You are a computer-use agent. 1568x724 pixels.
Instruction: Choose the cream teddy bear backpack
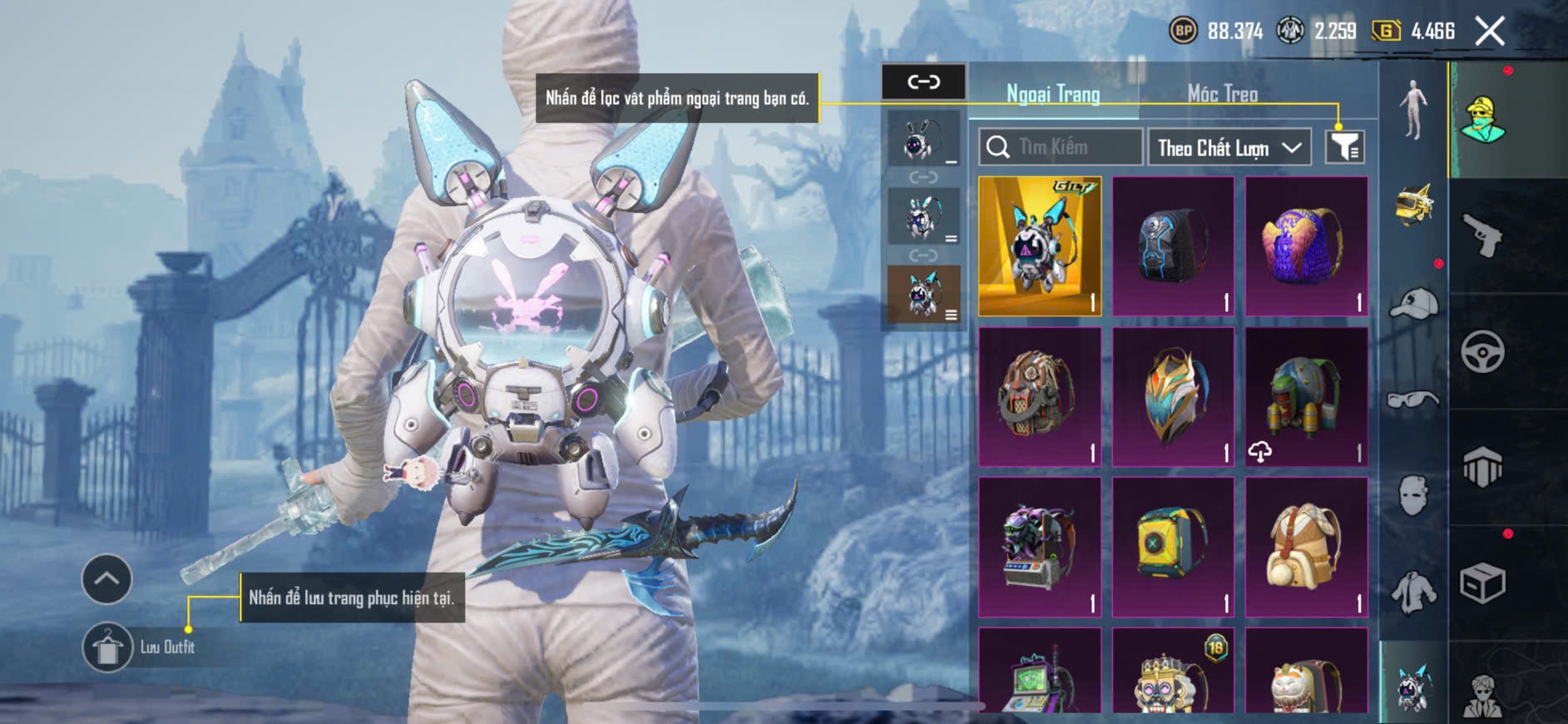[1306, 547]
